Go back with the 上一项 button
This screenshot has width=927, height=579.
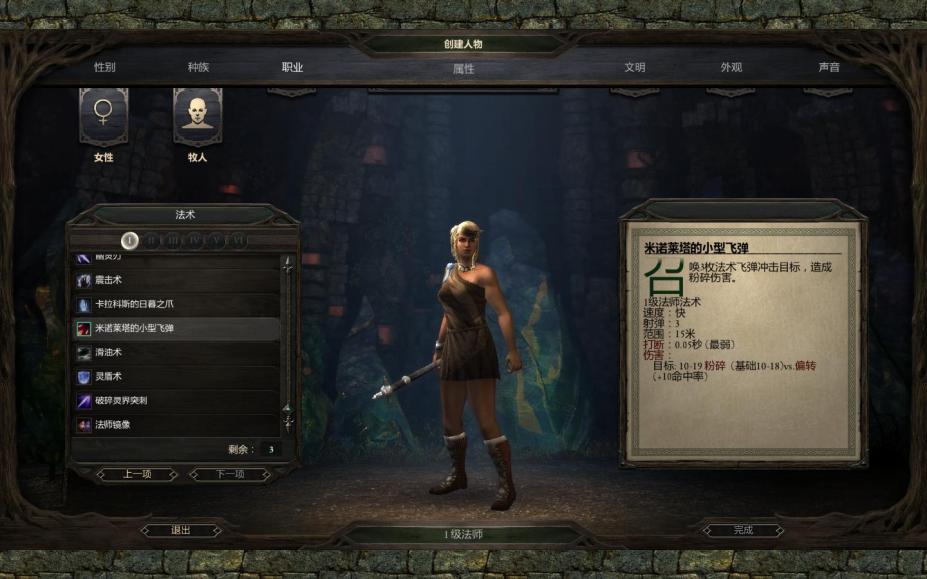pos(136,474)
